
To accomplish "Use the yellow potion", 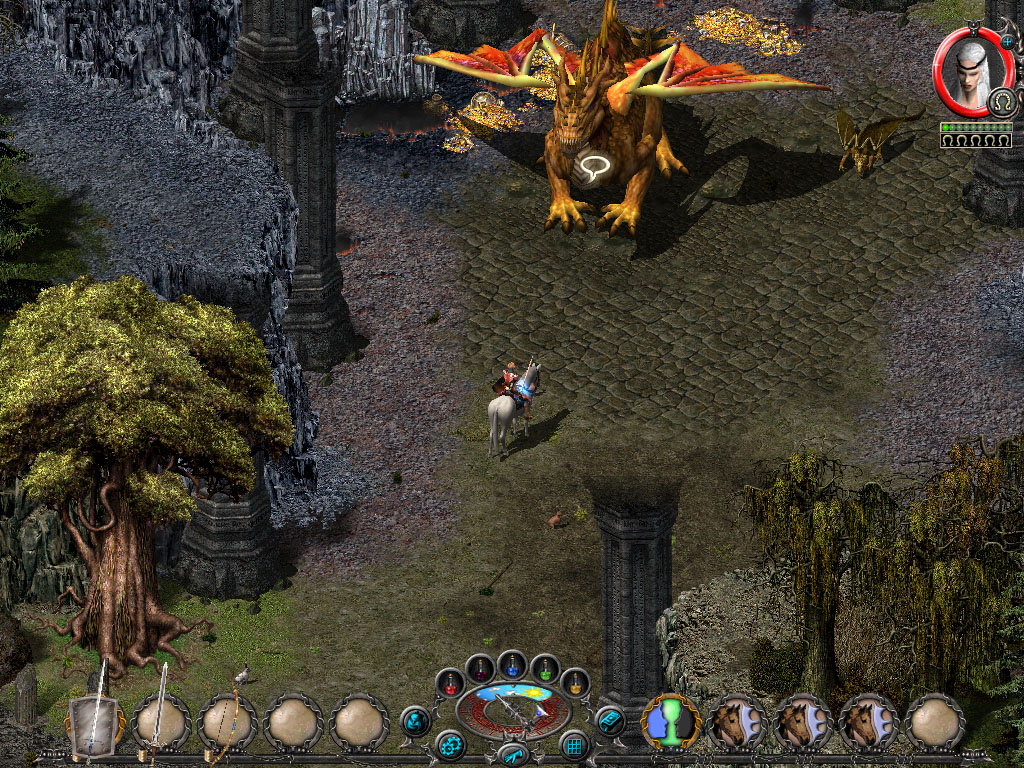I will (x=574, y=683).
